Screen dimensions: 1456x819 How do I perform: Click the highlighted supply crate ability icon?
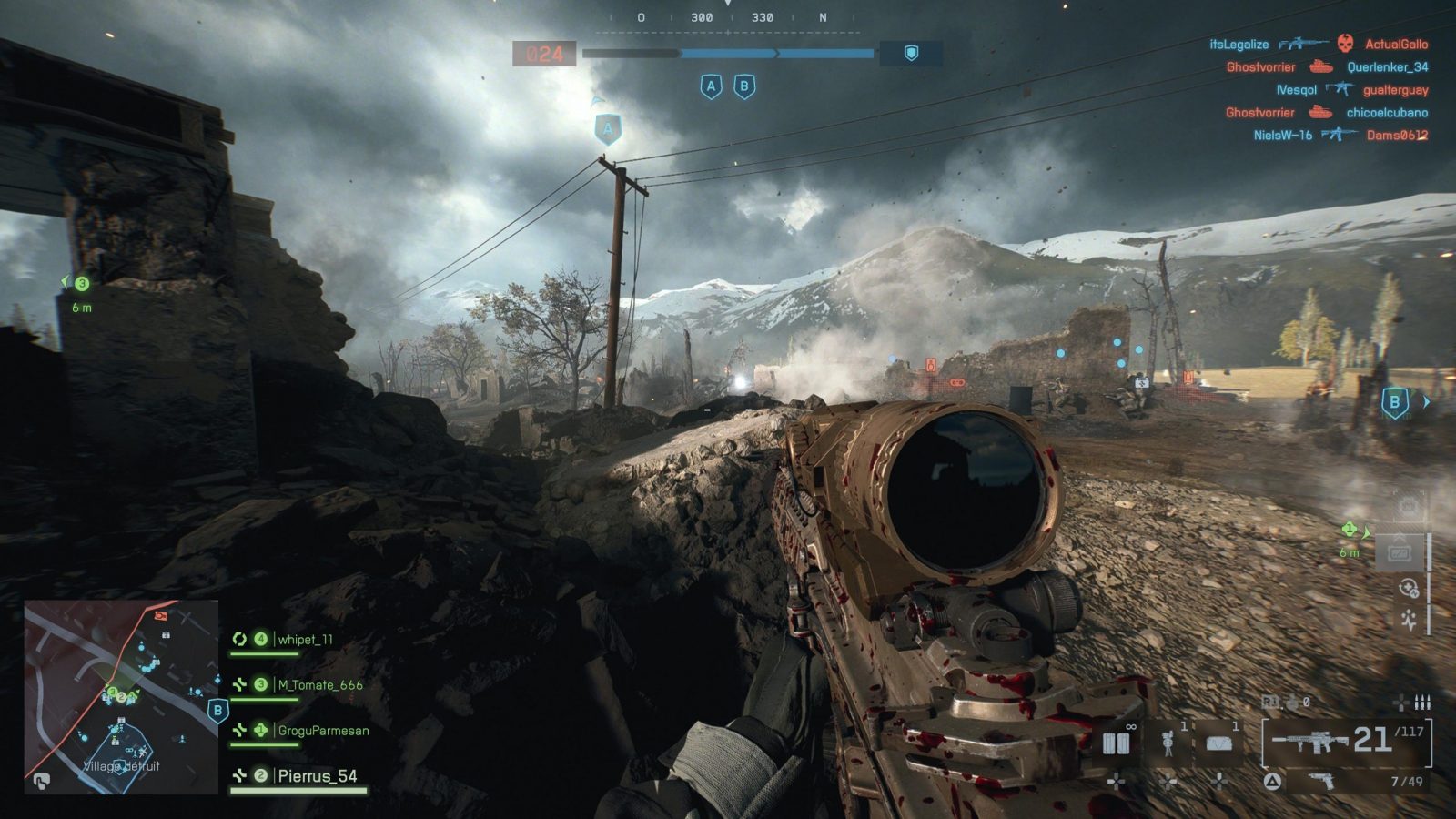tap(1399, 552)
